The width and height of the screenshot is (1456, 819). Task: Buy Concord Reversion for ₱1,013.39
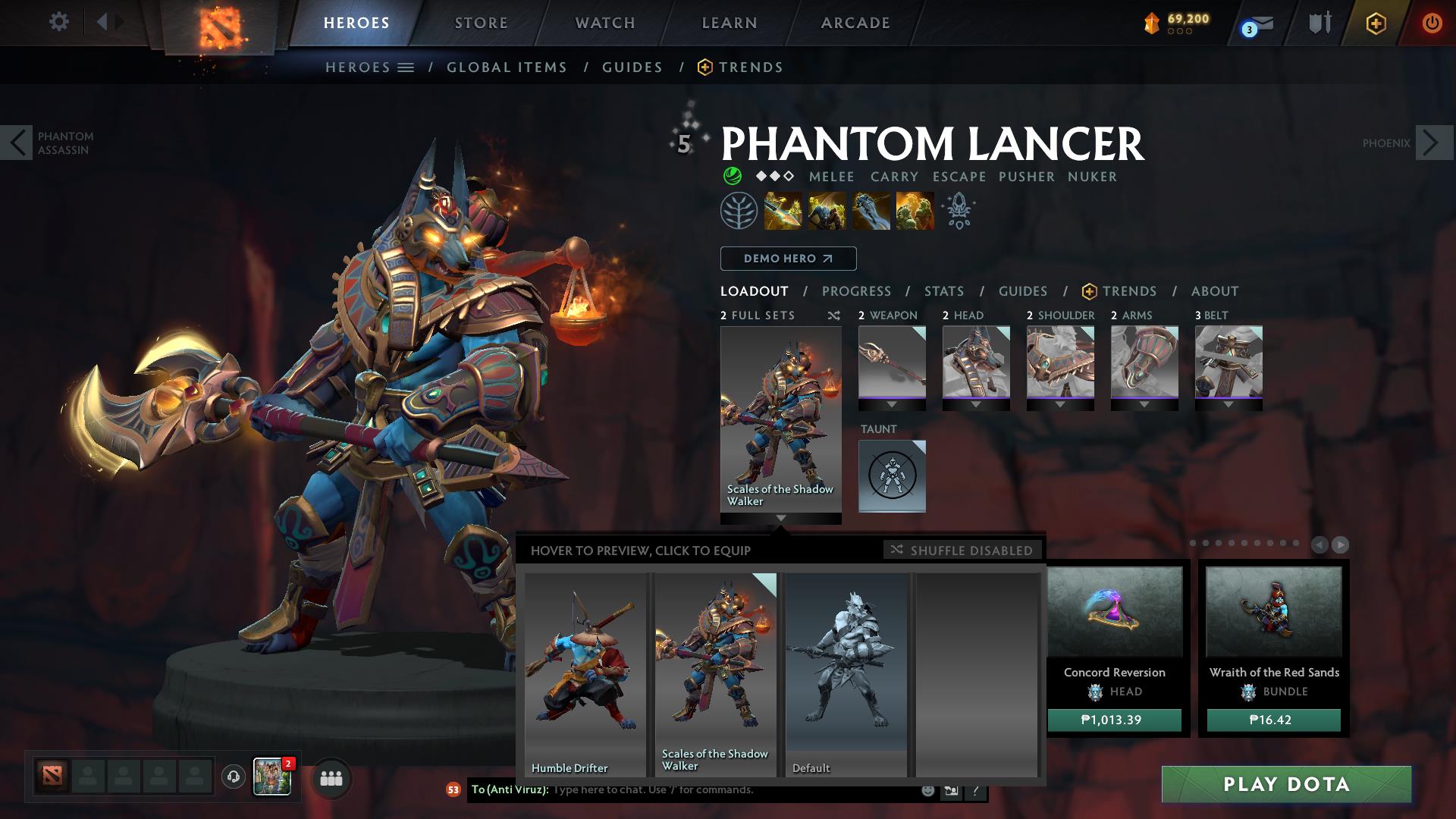click(x=1114, y=720)
